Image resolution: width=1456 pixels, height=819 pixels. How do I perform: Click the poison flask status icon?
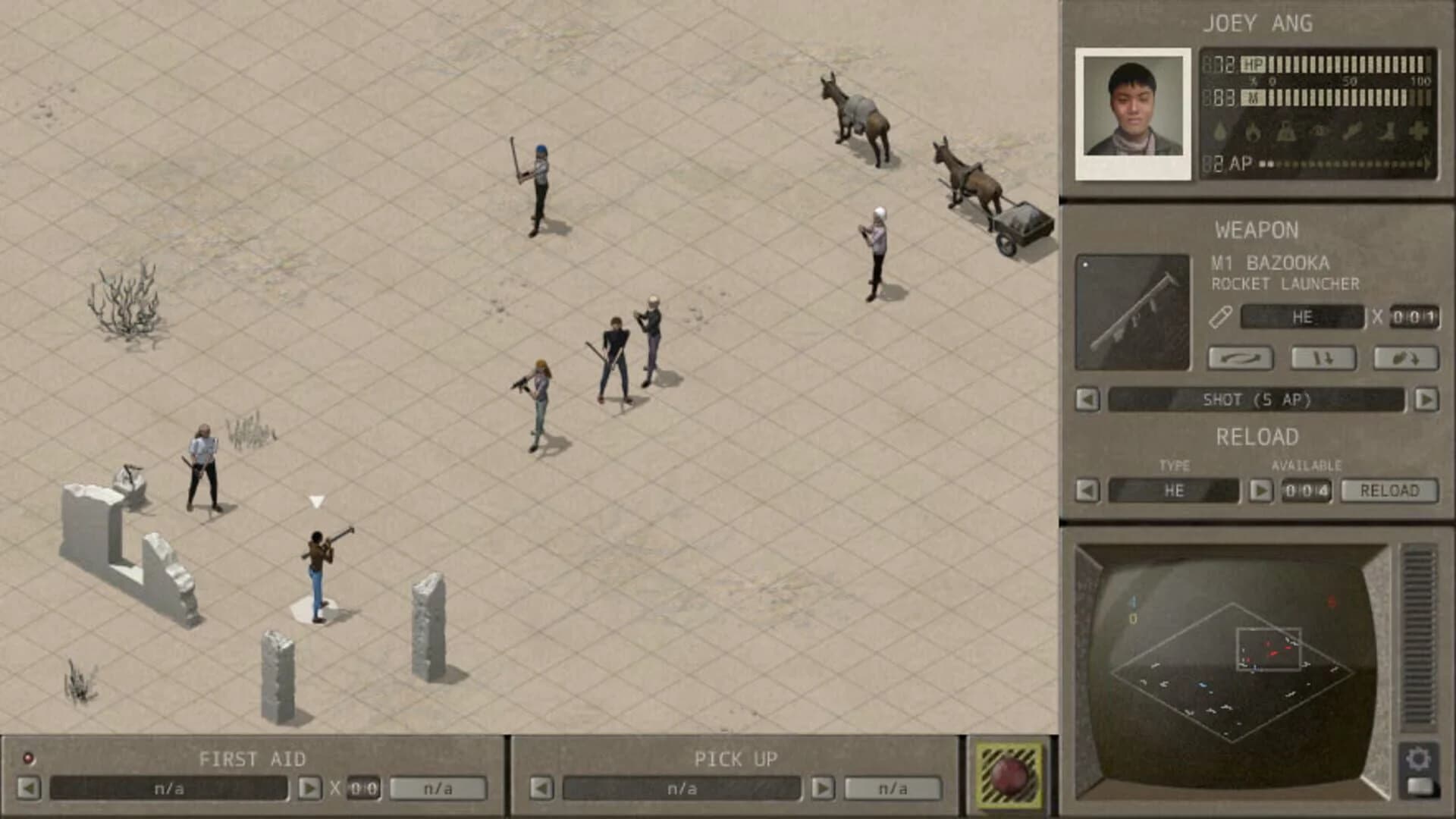pos(1285,130)
